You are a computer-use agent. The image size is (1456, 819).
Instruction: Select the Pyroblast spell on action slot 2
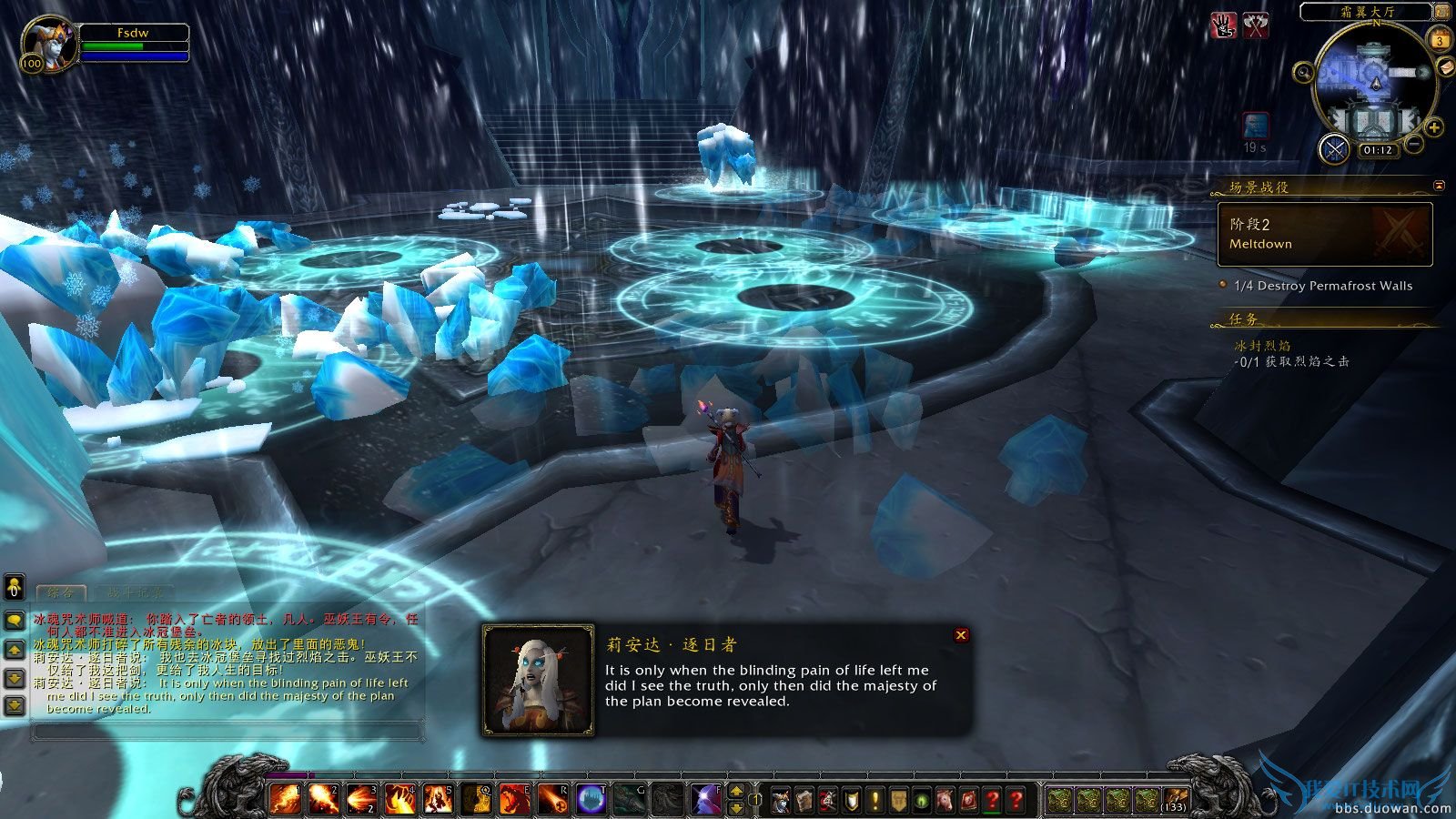[x=322, y=800]
